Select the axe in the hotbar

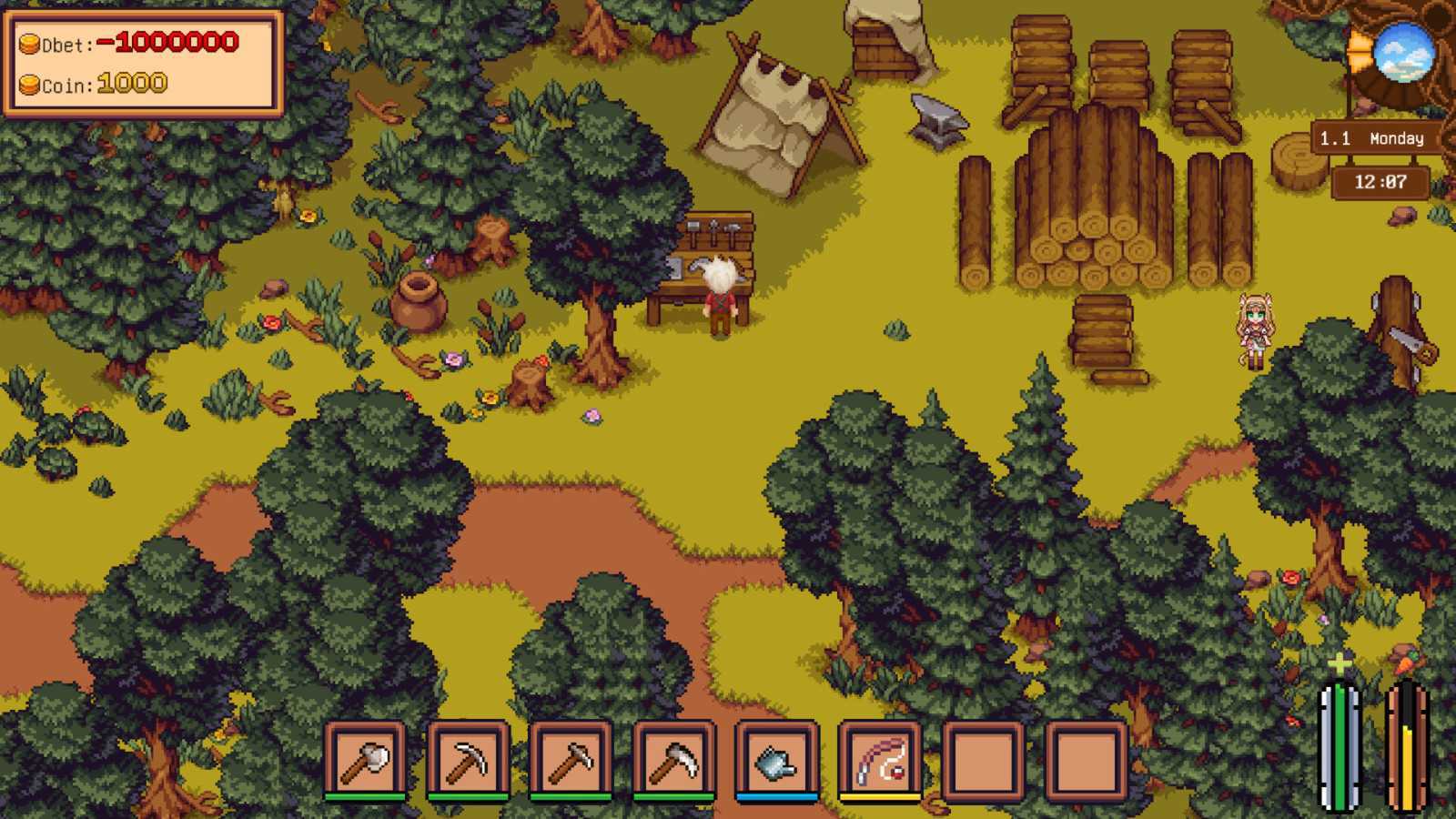click(x=365, y=759)
